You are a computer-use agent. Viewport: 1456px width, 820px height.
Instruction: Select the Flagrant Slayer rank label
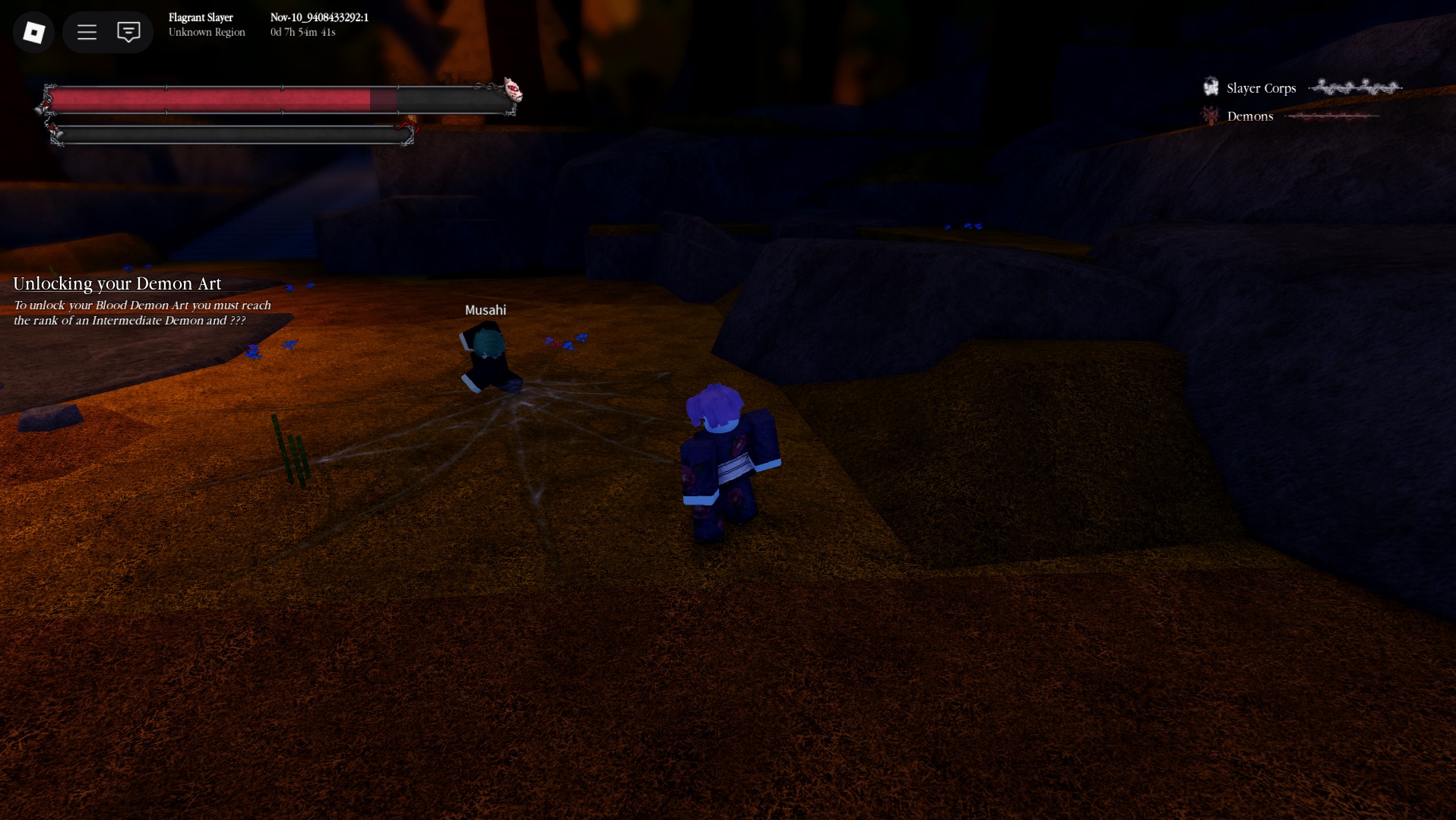[201, 17]
